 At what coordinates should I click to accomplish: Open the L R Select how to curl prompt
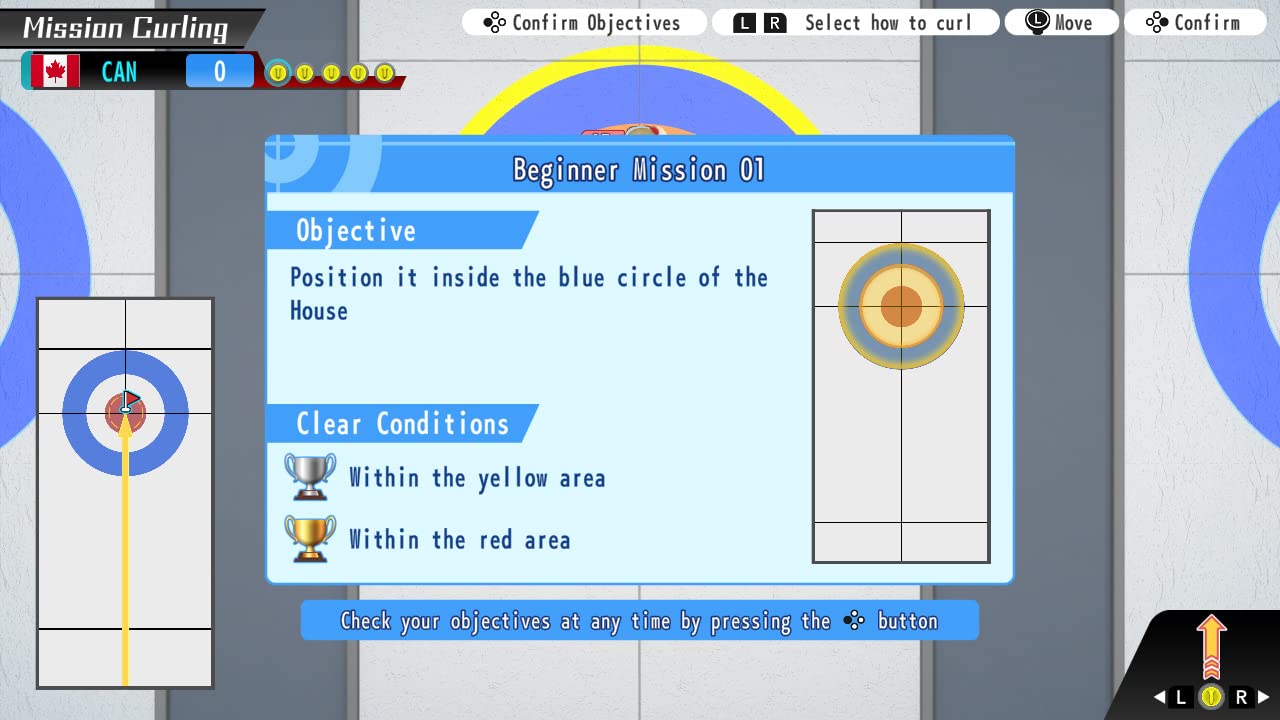(x=855, y=21)
